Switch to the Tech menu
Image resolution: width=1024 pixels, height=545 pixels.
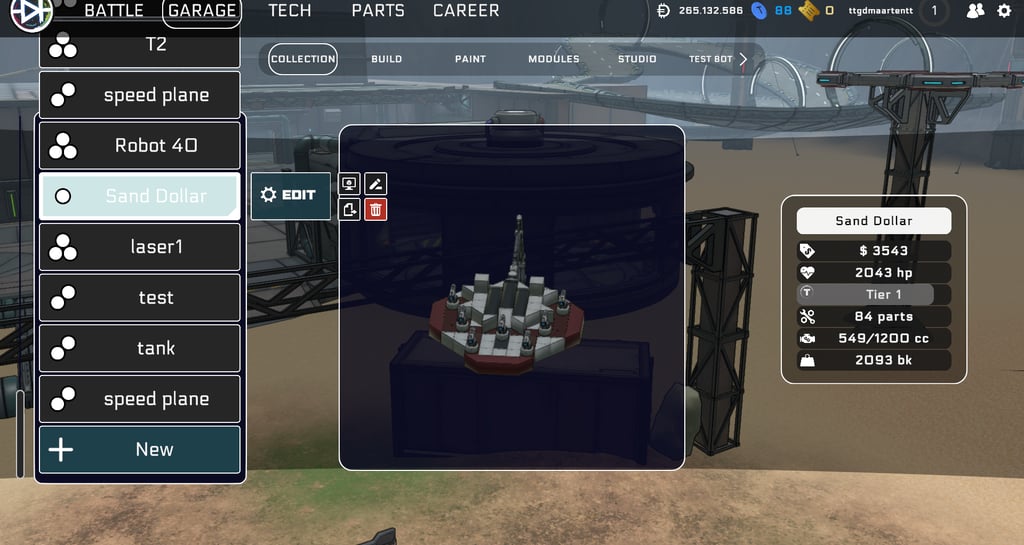tap(290, 11)
